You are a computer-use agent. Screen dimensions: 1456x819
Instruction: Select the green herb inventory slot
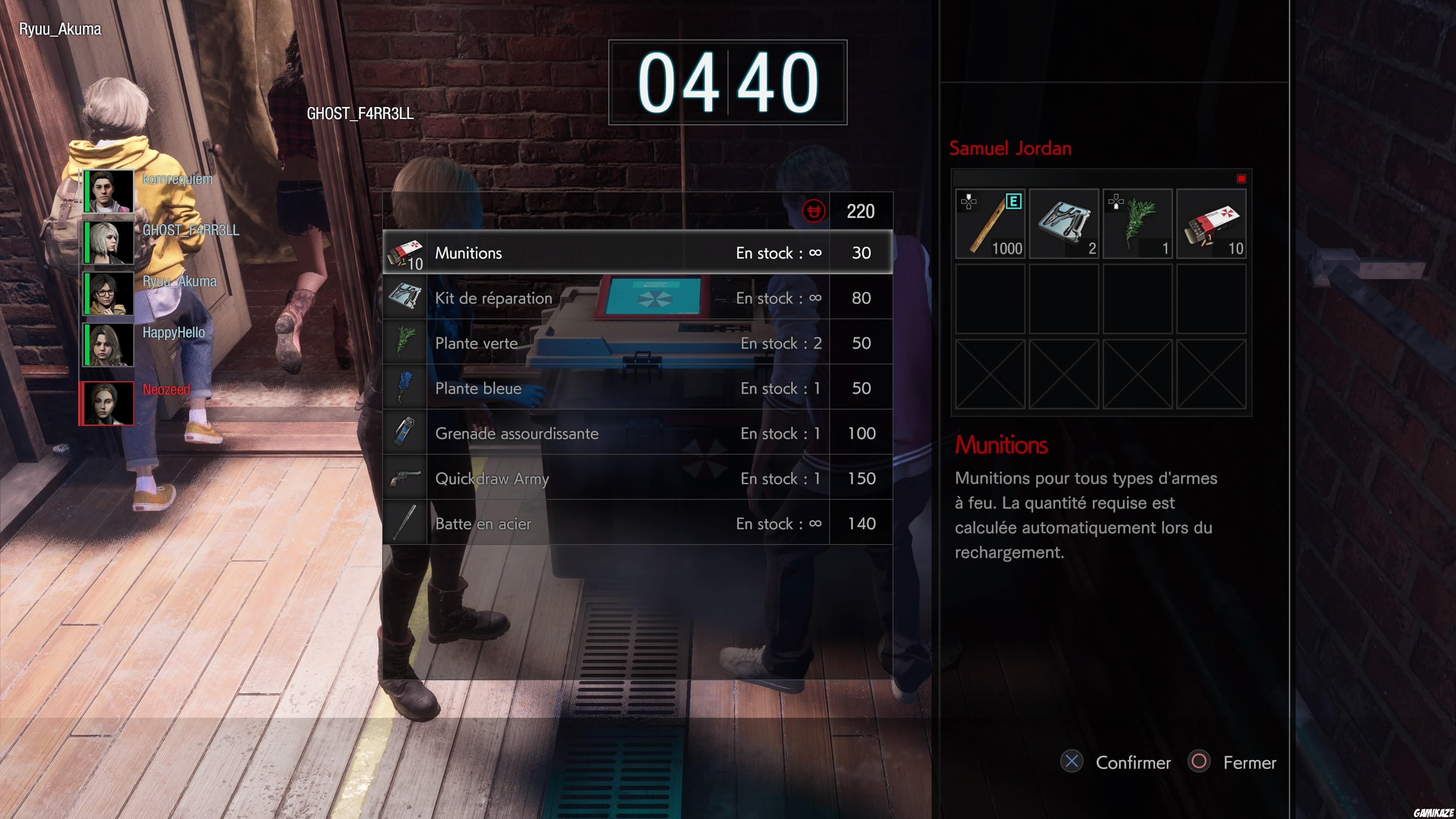[1137, 224]
